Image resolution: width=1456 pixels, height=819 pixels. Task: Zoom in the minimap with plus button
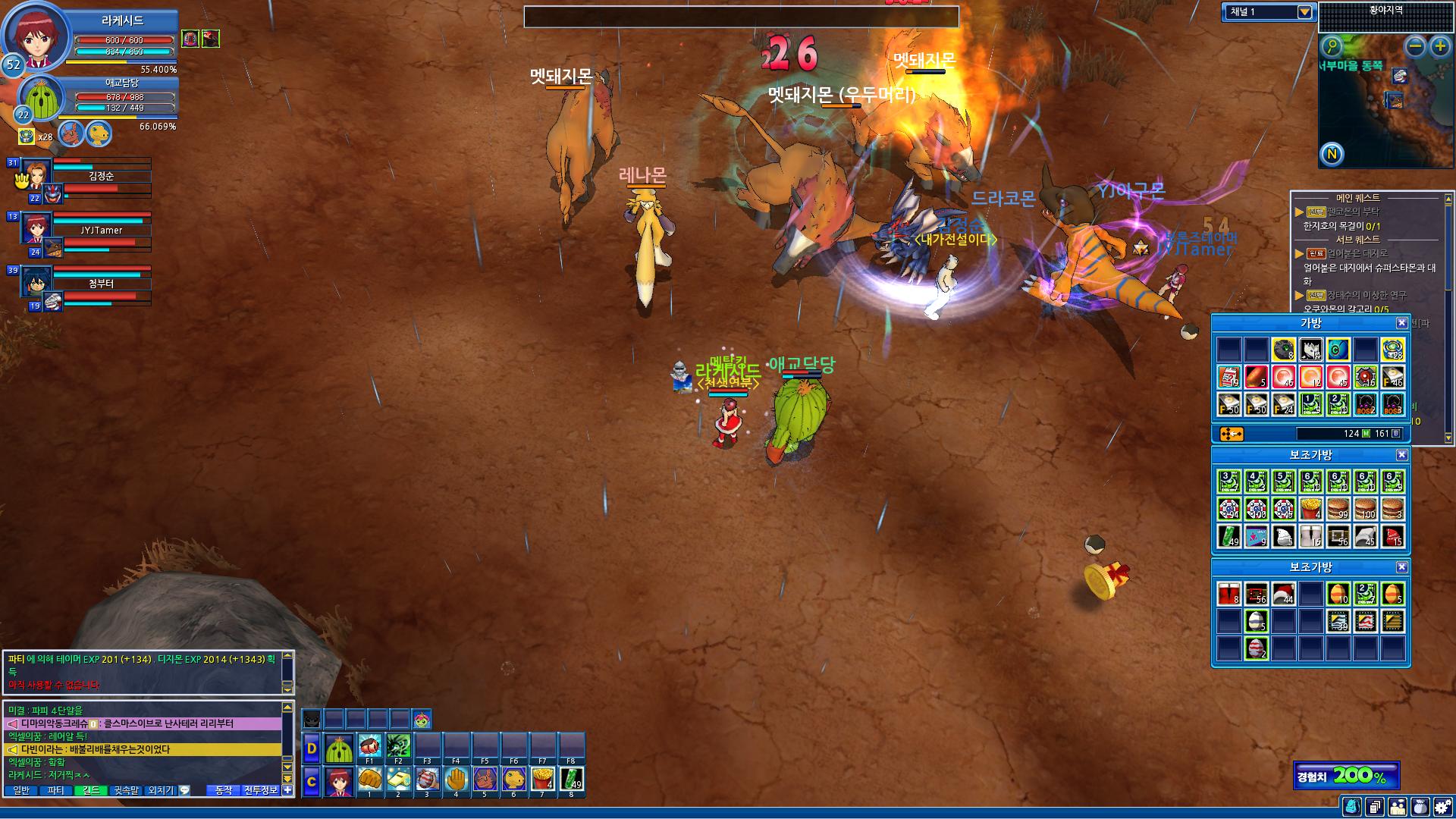[1440, 47]
